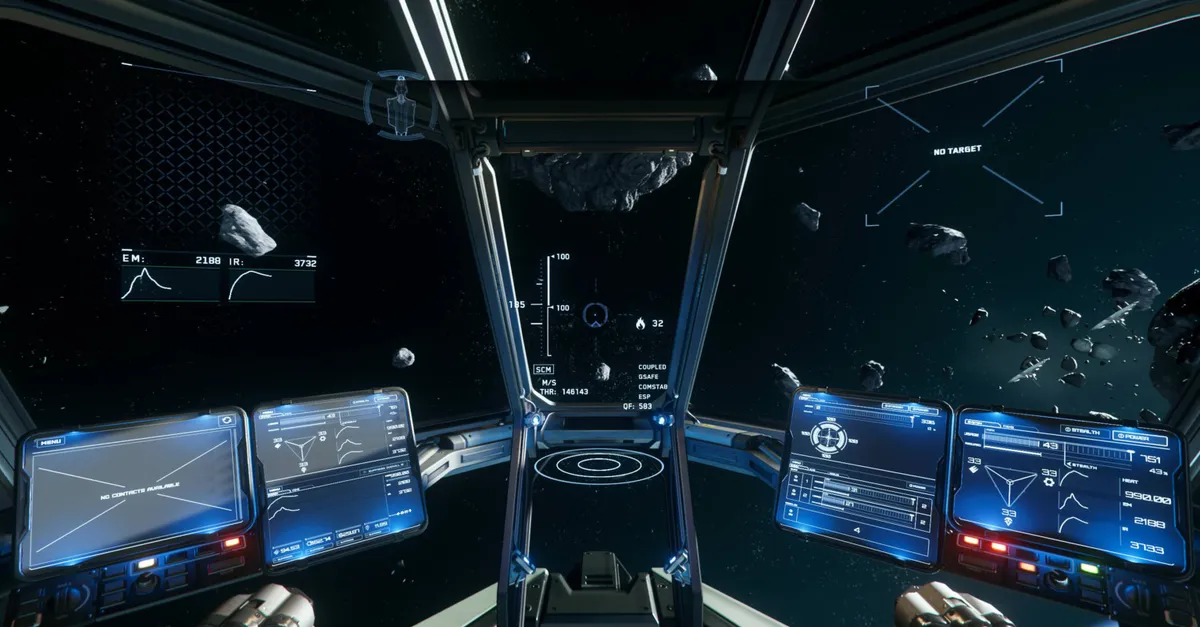Click the circular shield emblem on the shield display
The image size is (1200, 627).
click(828, 436)
